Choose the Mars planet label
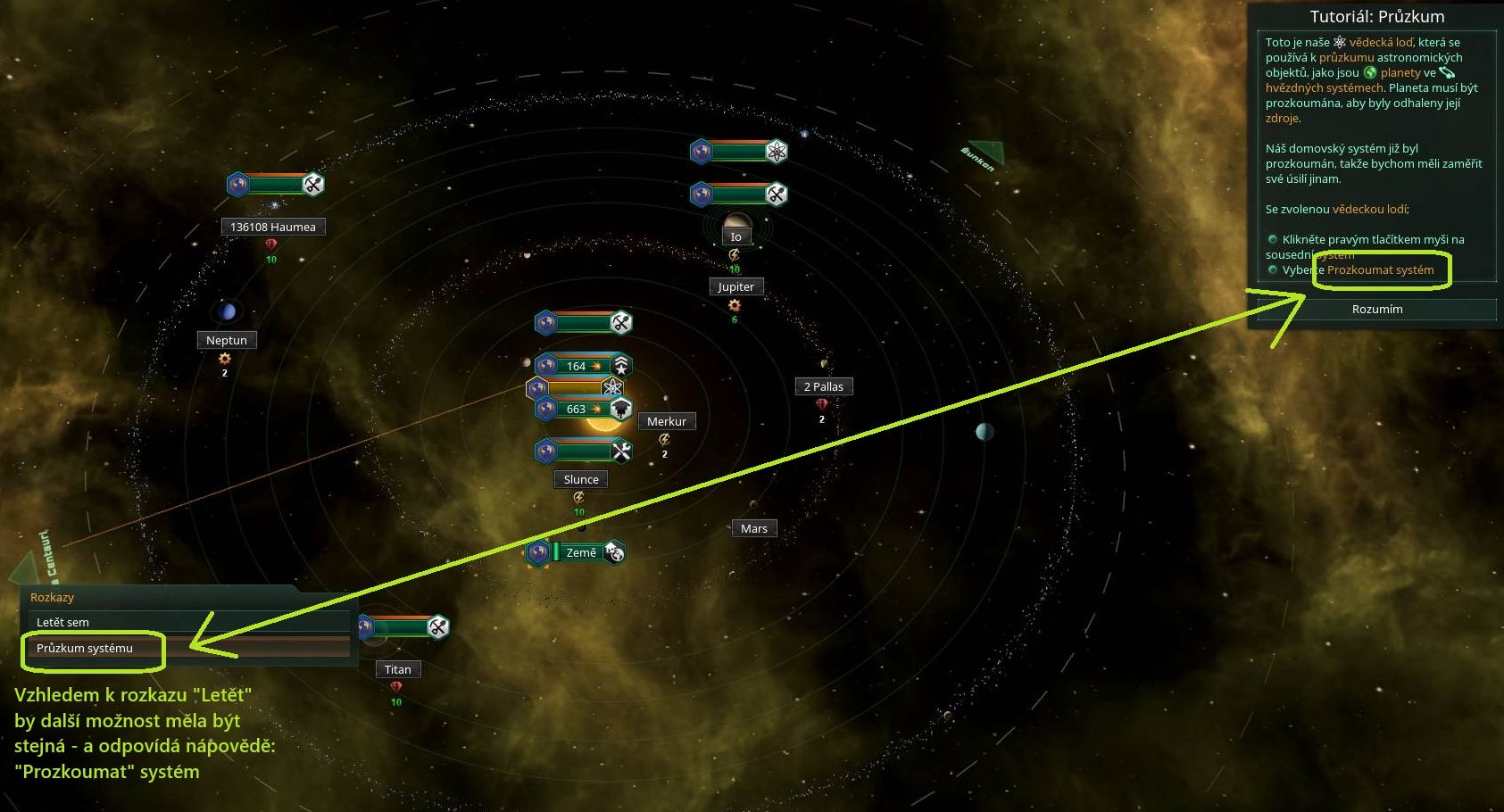The image size is (1504, 812). pyautogui.click(x=753, y=528)
